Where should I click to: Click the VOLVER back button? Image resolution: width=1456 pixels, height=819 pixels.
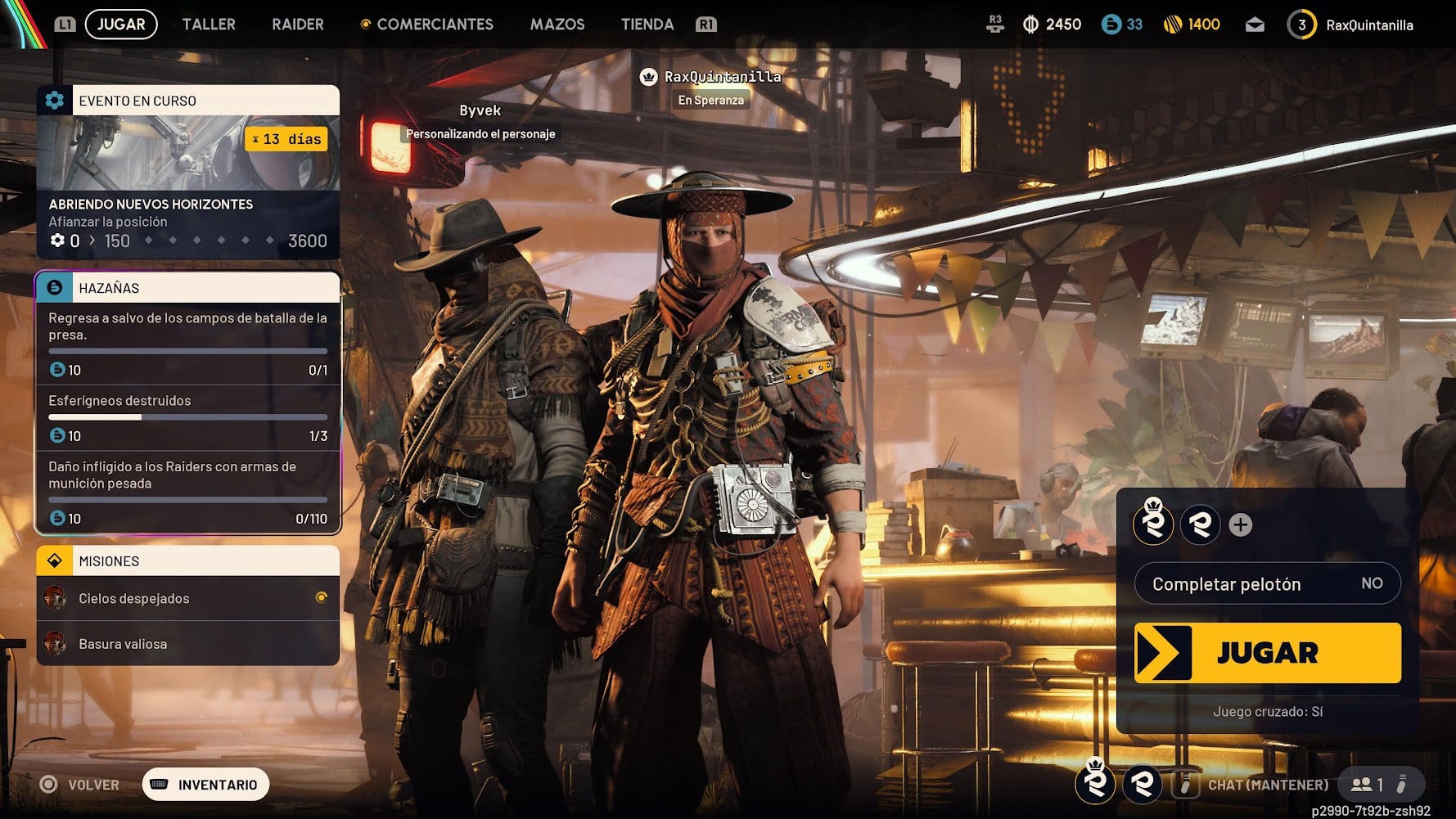coord(80,785)
